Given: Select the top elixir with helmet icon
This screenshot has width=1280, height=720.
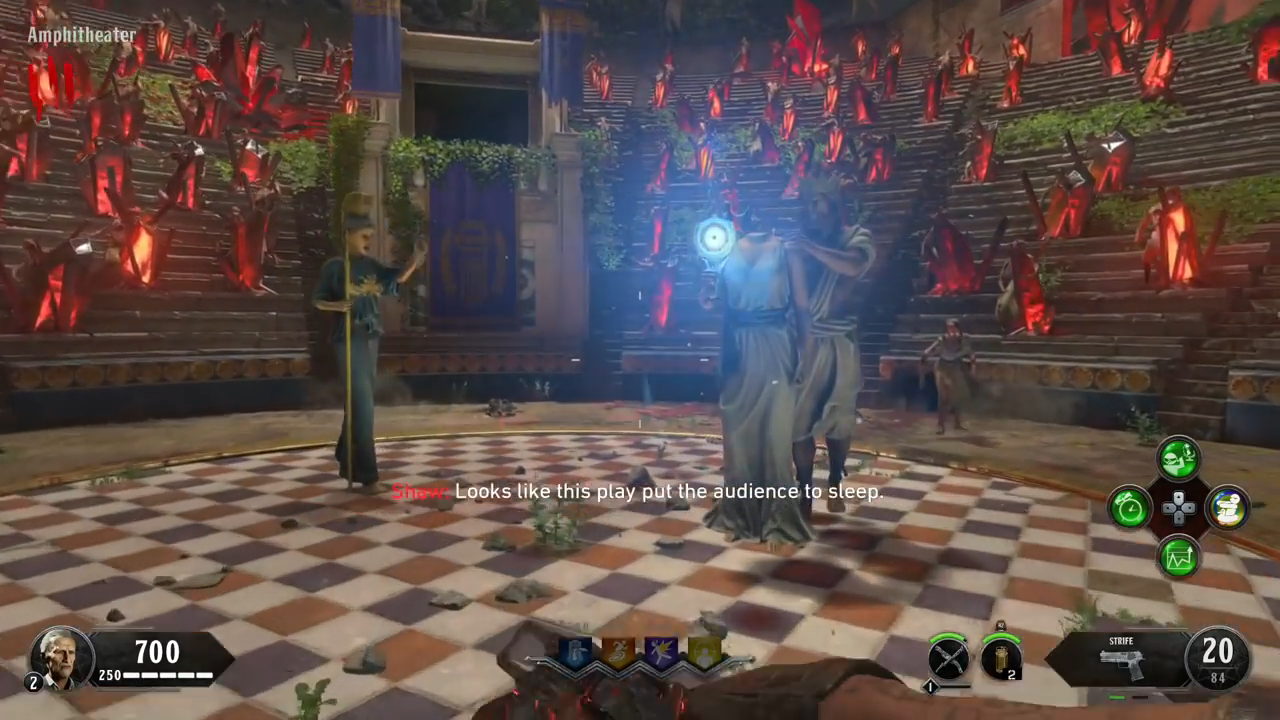Looking at the screenshot, I should click(x=1179, y=459).
